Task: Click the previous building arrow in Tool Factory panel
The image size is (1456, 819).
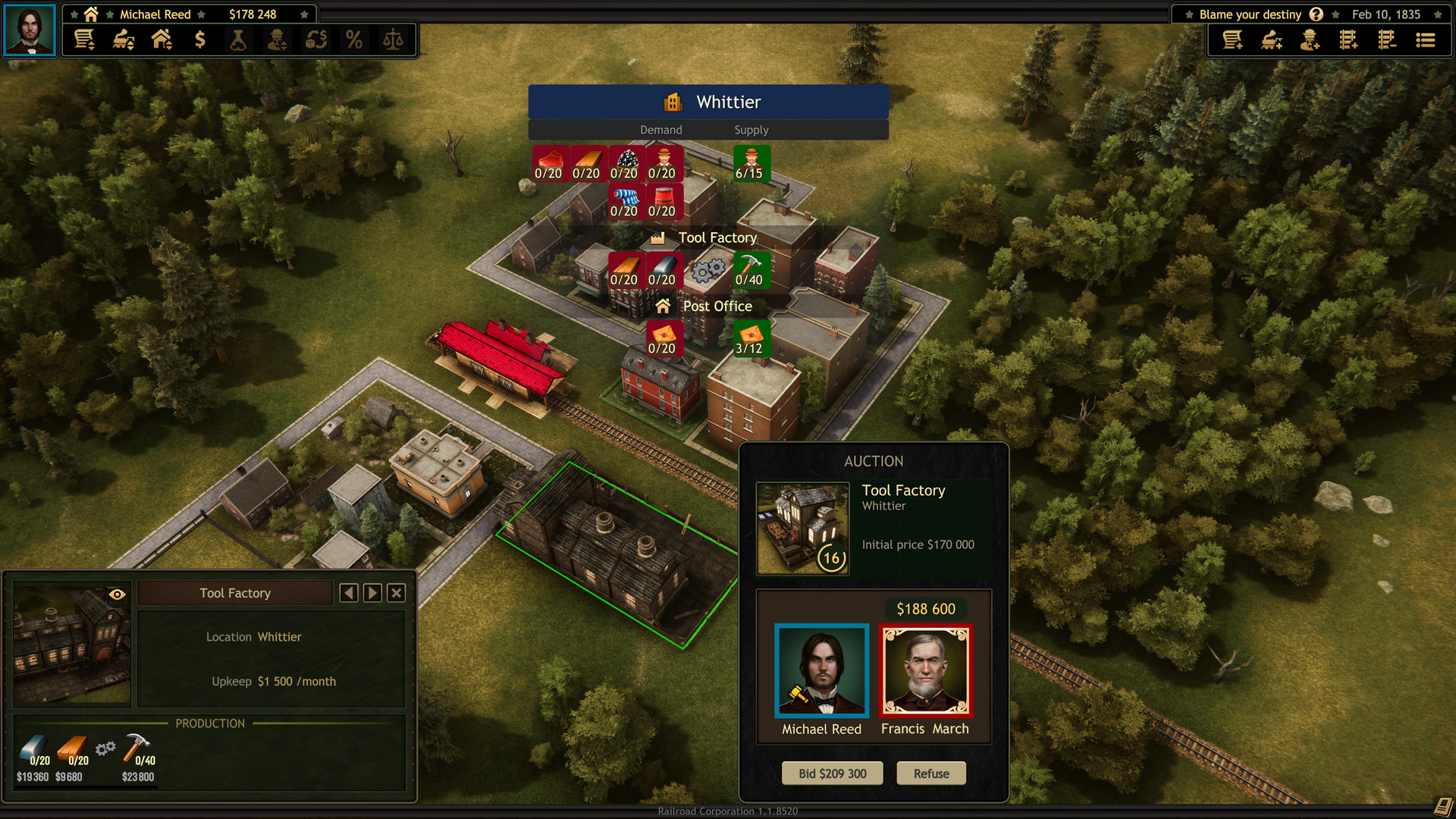Action: pyautogui.click(x=349, y=592)
